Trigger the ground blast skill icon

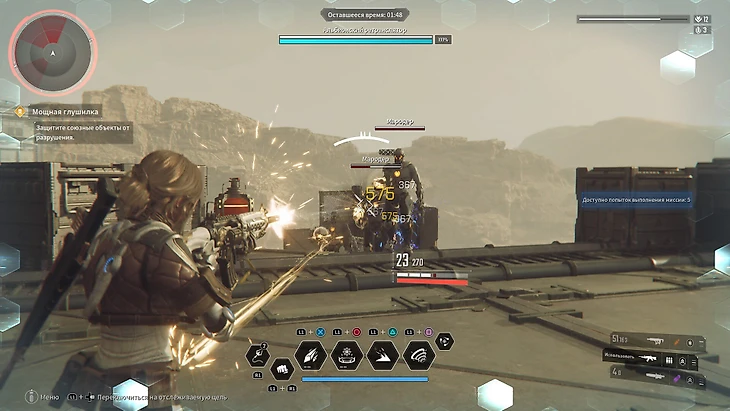tap(347, 354)
